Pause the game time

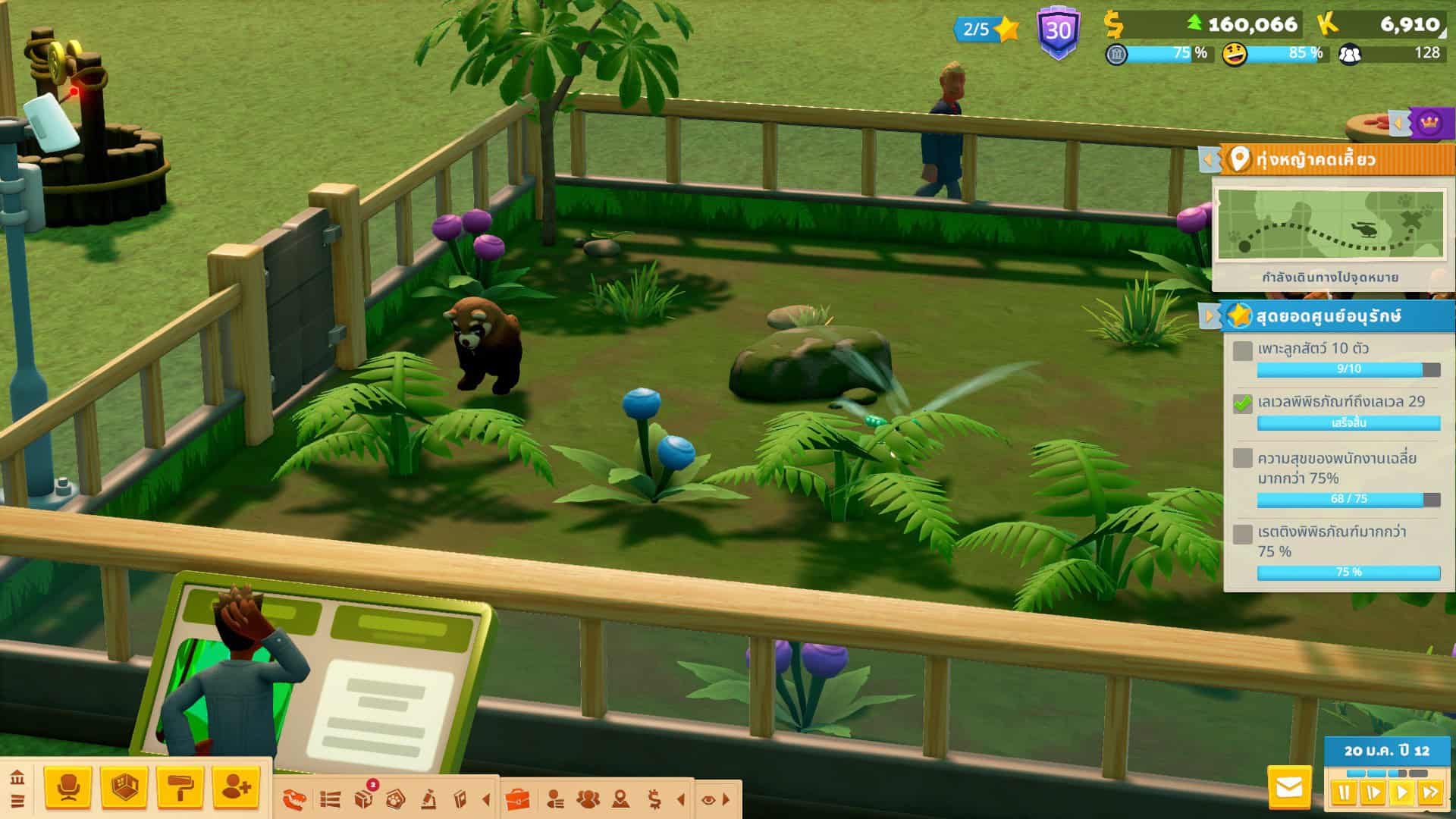point(1344,793)
